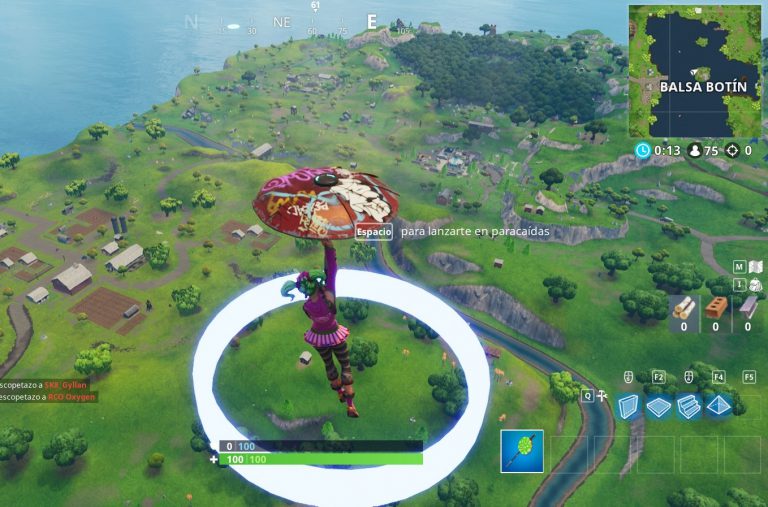The height and width of the screenshot is (507, 768).
Task: Pick the stairs building piece
Action: [x=688, y=406]
